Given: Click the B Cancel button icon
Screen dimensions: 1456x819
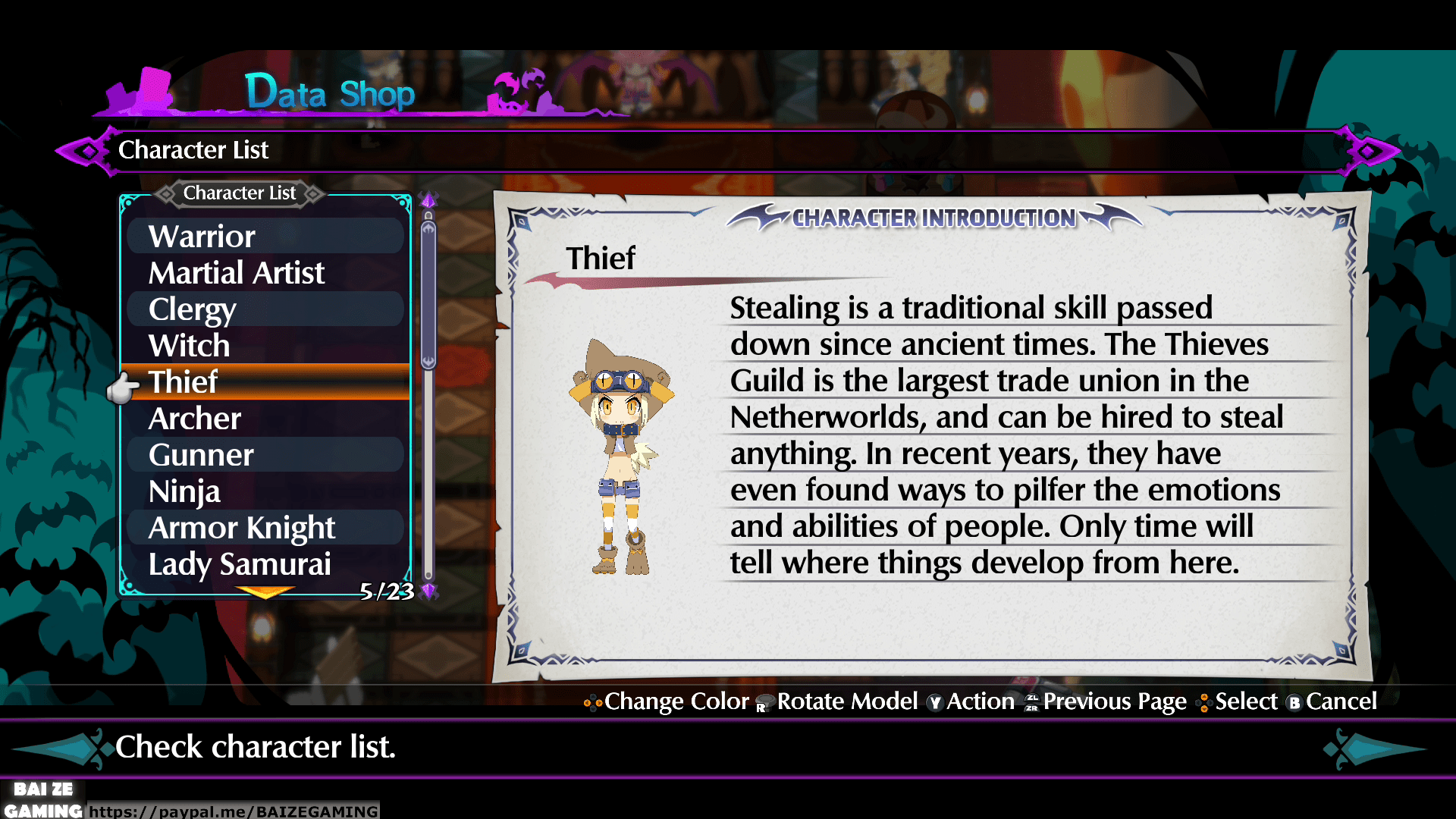Looking at the screenshot, I should [1294, 704].
